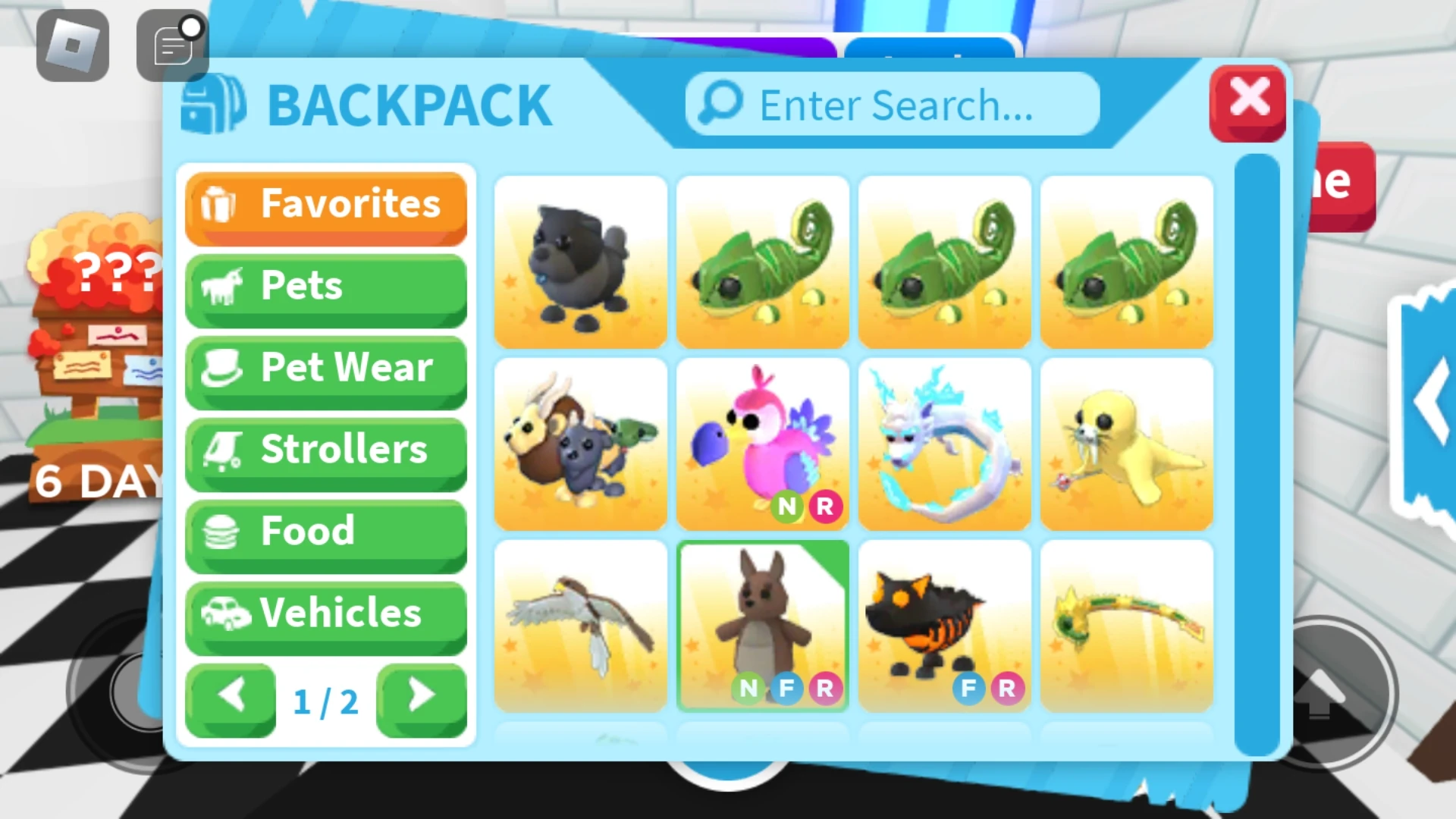Open the chat bubble icon

(x=172, y=44)
